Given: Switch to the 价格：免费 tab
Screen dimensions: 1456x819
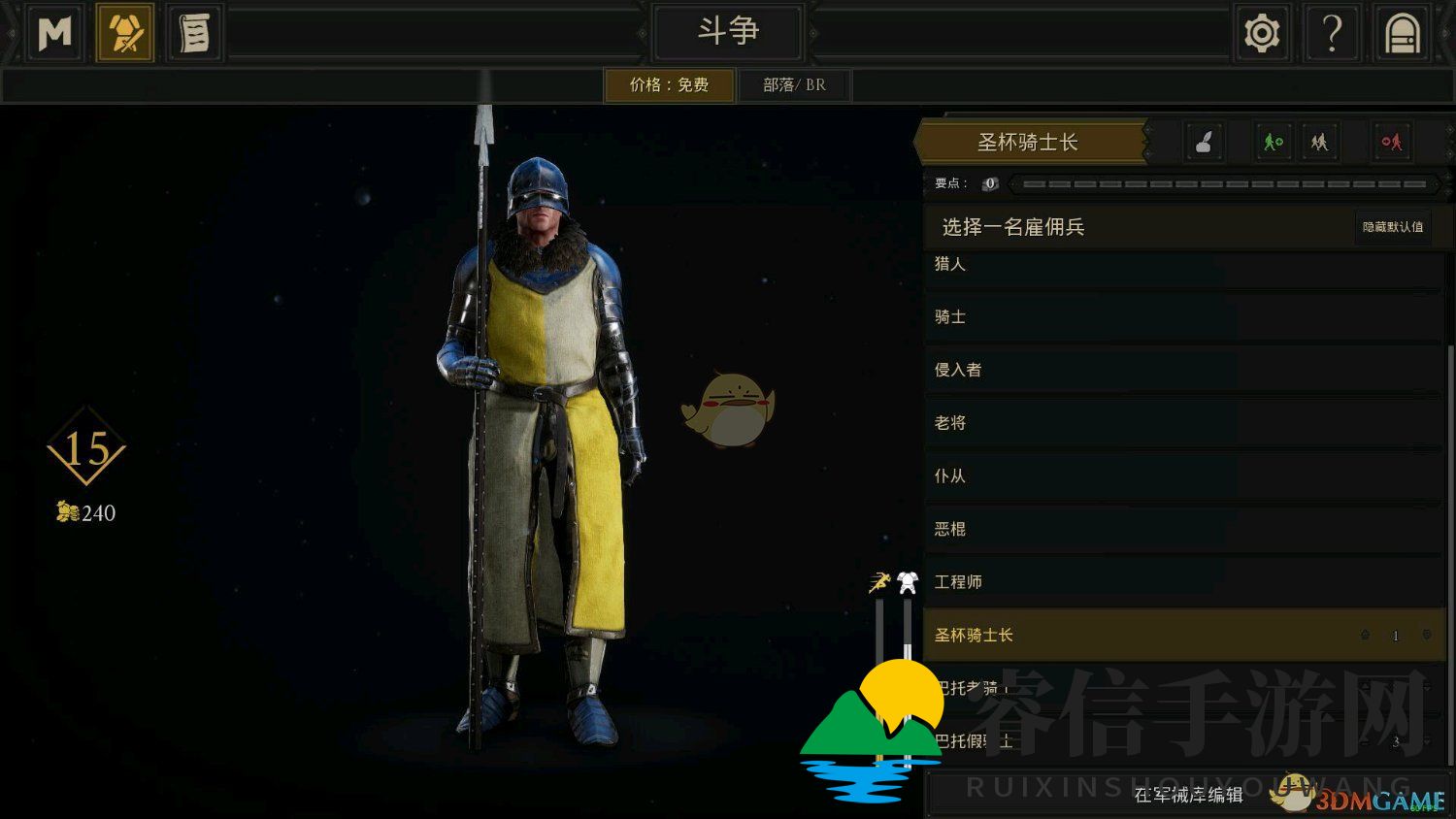Looking at the screenshot, I should (x=670, y=84).
